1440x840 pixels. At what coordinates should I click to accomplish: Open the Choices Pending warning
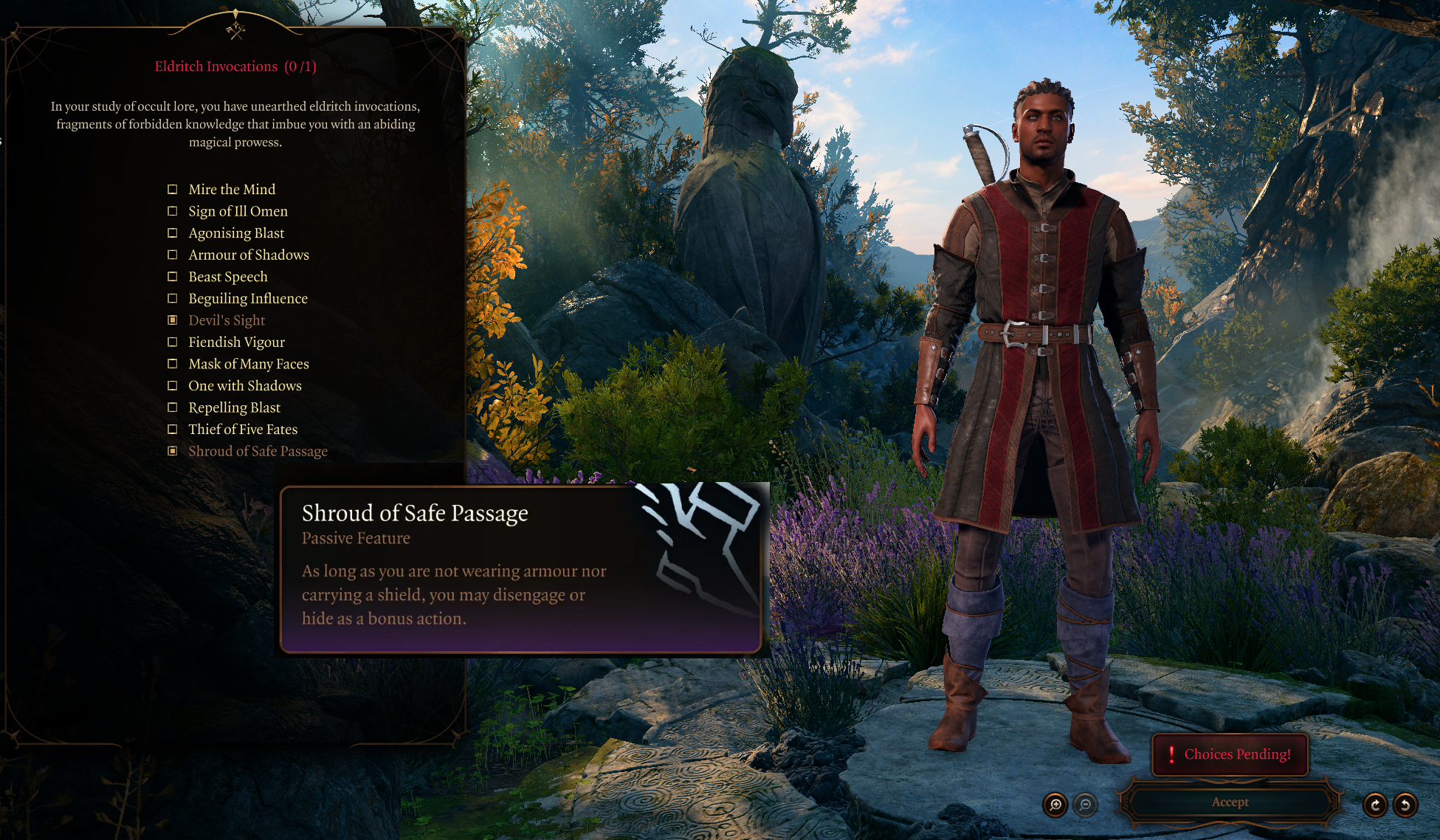[x=1230, y=754]
